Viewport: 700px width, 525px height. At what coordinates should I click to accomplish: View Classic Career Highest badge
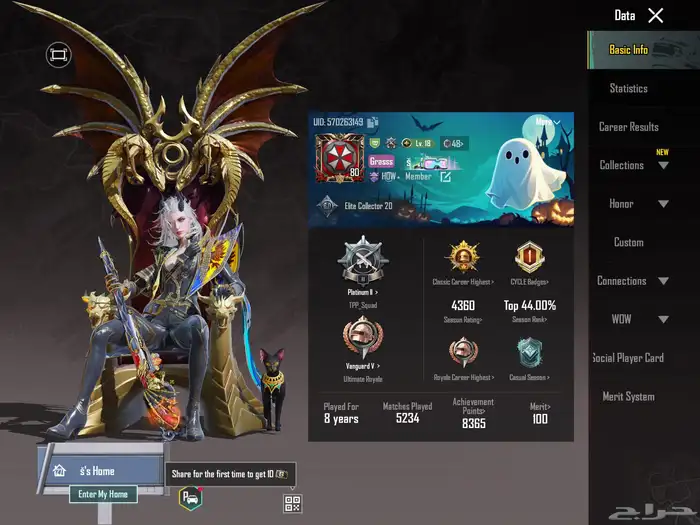point(463,259)
